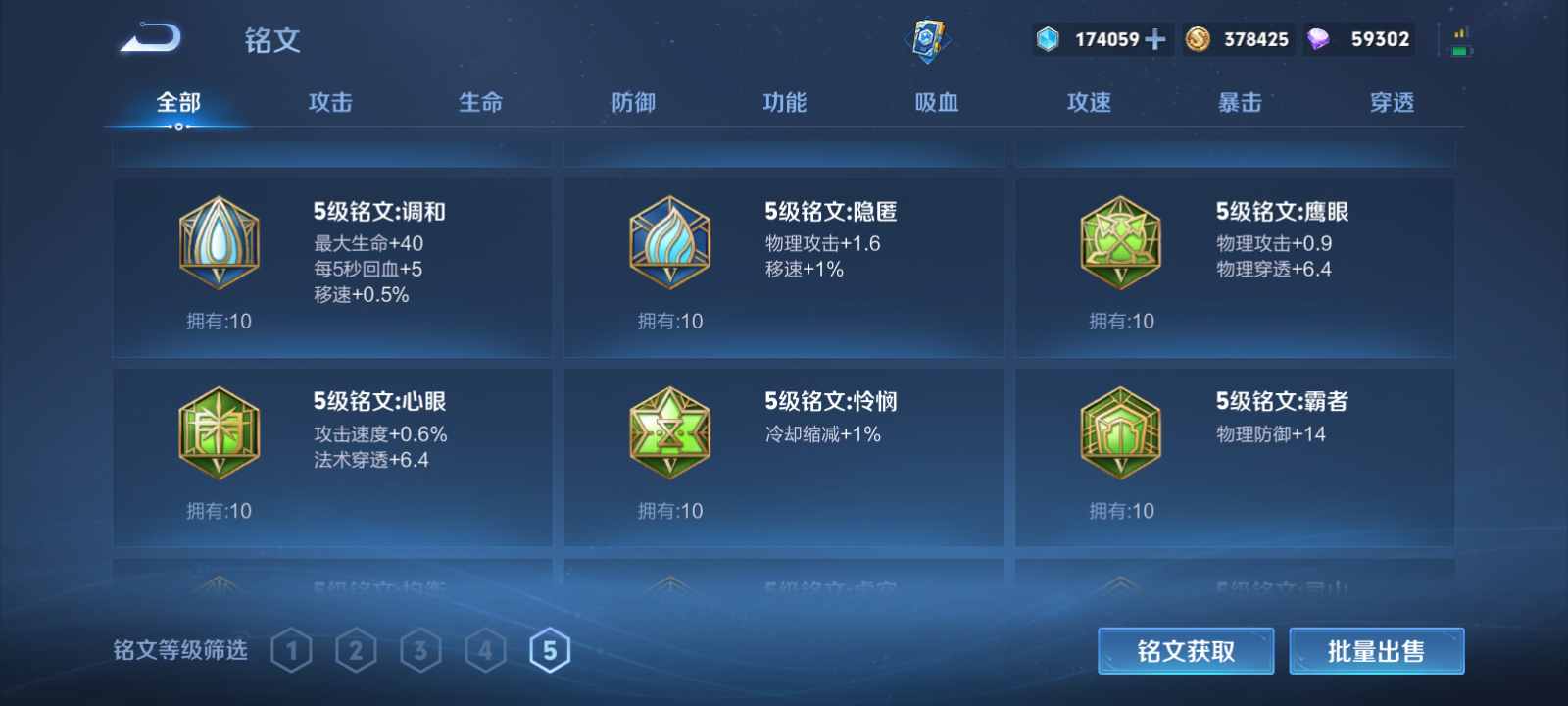Toggle level 5 inscription filter

pyautogui.click(x=549, y=648)
